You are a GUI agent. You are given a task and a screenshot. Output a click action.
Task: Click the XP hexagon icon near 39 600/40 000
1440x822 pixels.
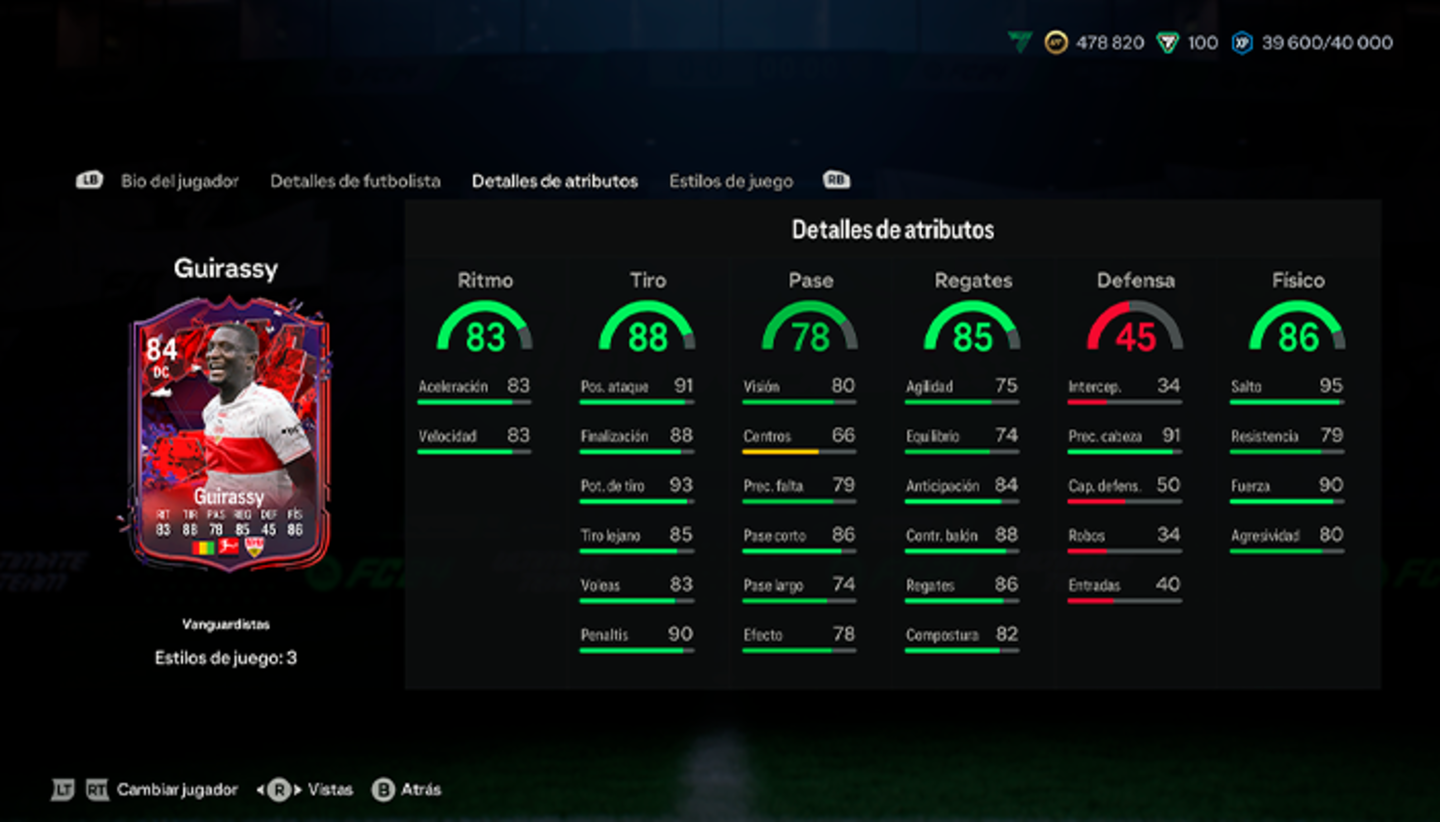coord(1242,42)
